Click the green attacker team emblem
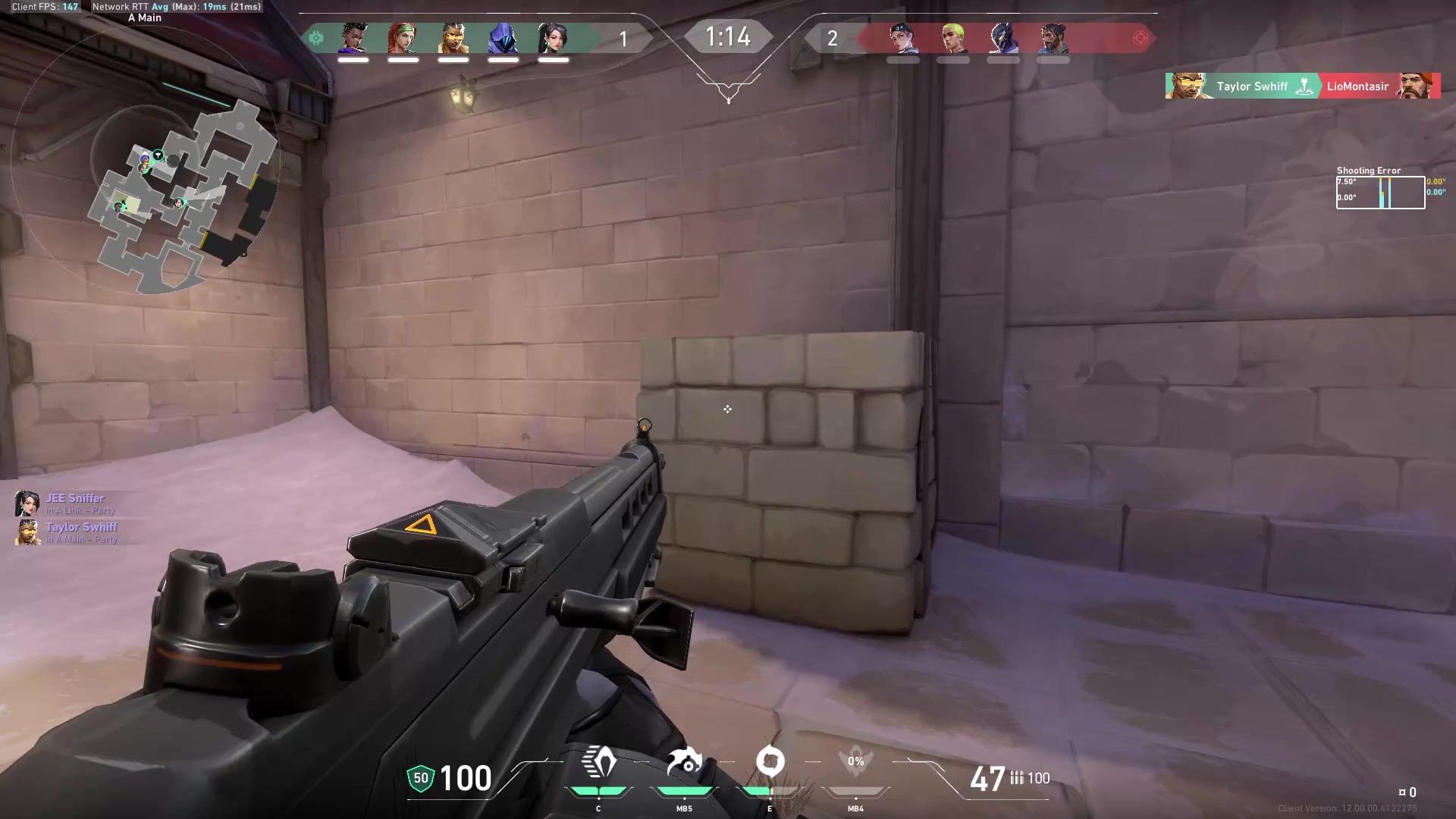The image size is (1456, 819). click(x=317, y=38)
